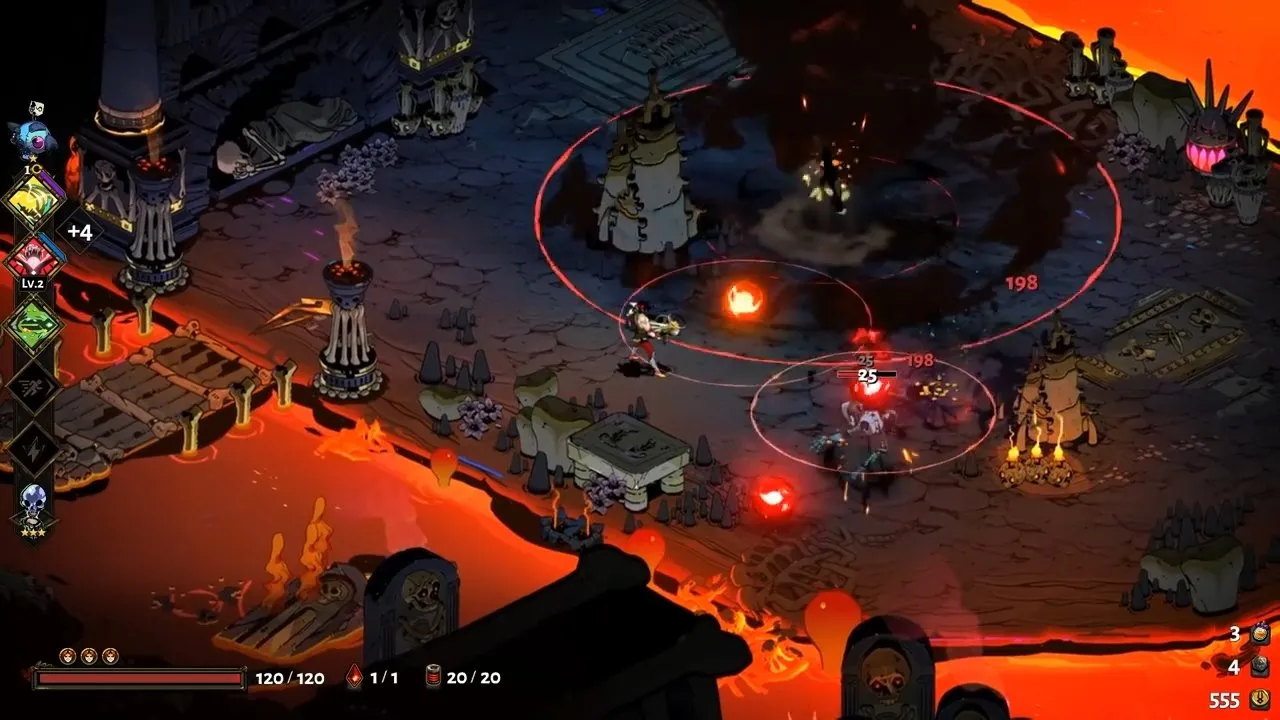Select the empty lightning bolt boon slot
This screenshot has height=720, width=1280.
tap(33, 447)
